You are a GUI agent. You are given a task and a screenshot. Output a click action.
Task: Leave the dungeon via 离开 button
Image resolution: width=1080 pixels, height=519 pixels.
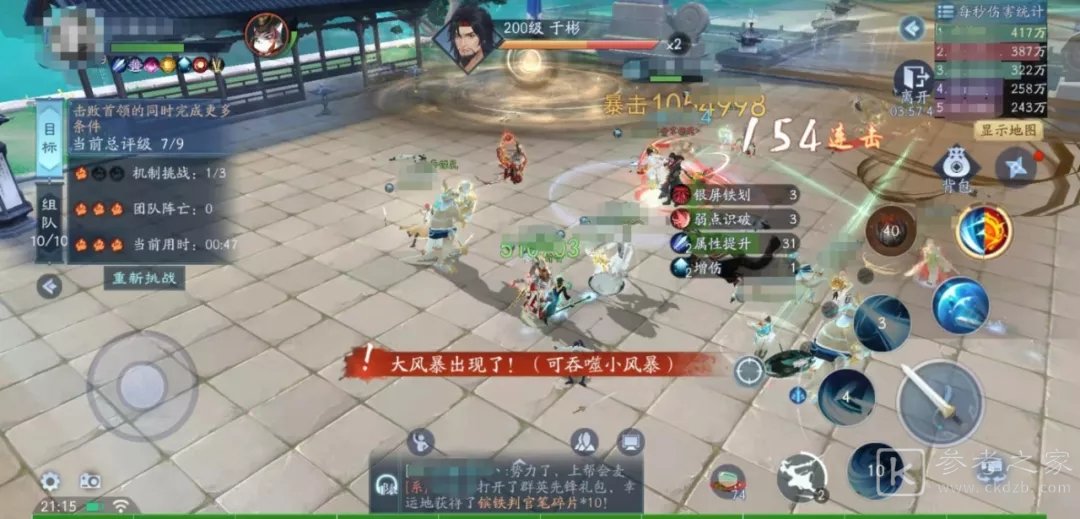[x=913, y=80]
